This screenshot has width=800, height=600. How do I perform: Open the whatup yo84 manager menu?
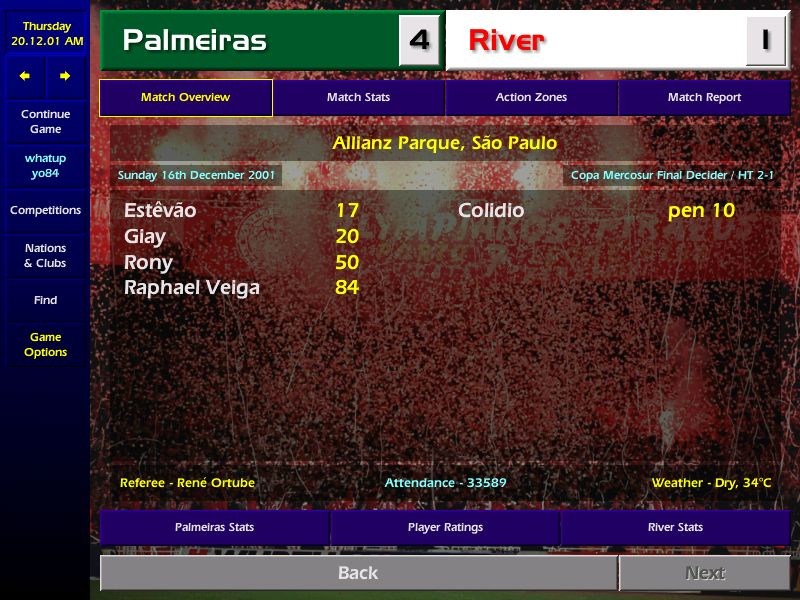coord(45,166)
